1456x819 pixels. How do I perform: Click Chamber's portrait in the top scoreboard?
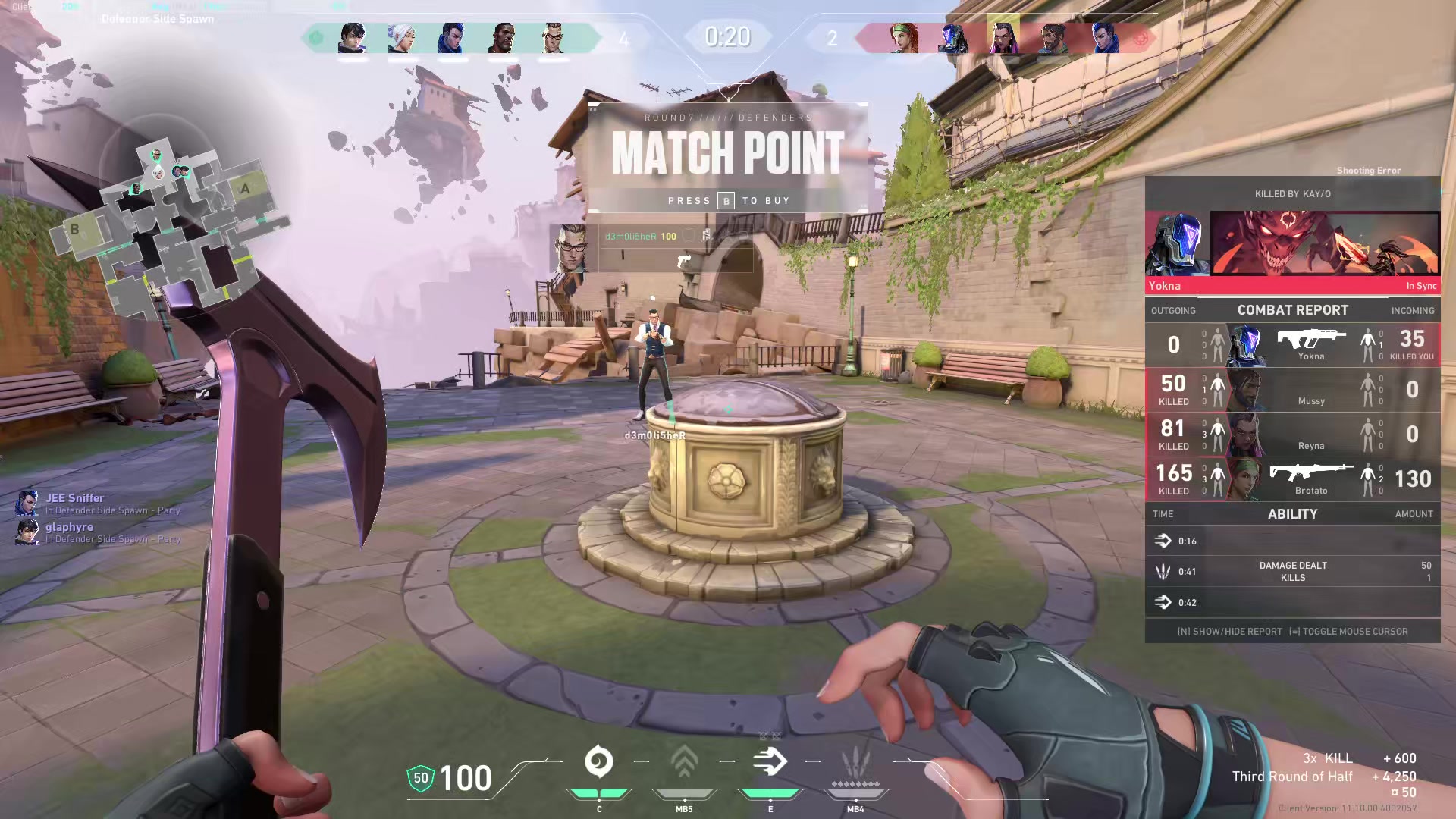pos(553,38)
